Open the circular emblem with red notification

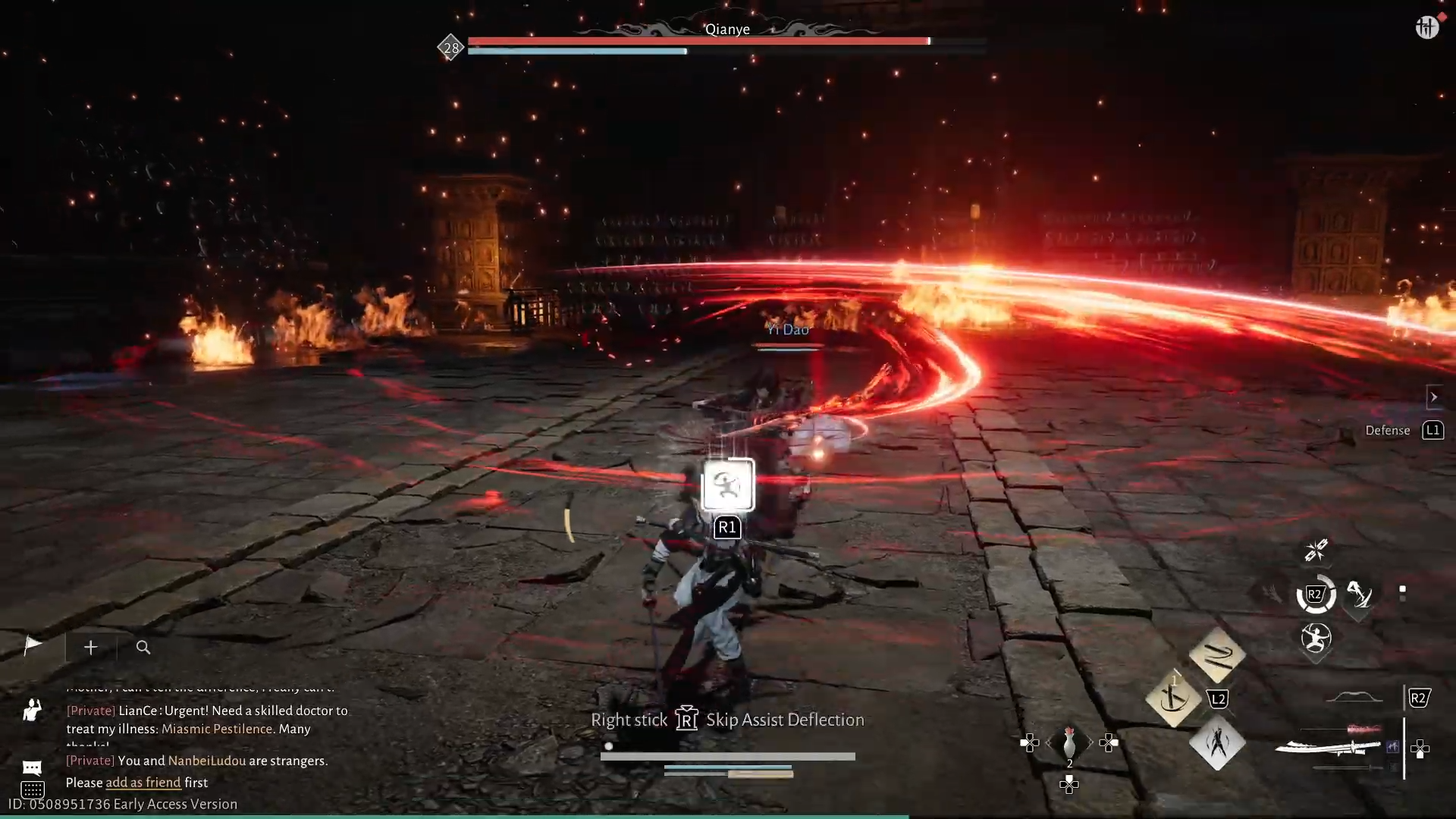1428,27
